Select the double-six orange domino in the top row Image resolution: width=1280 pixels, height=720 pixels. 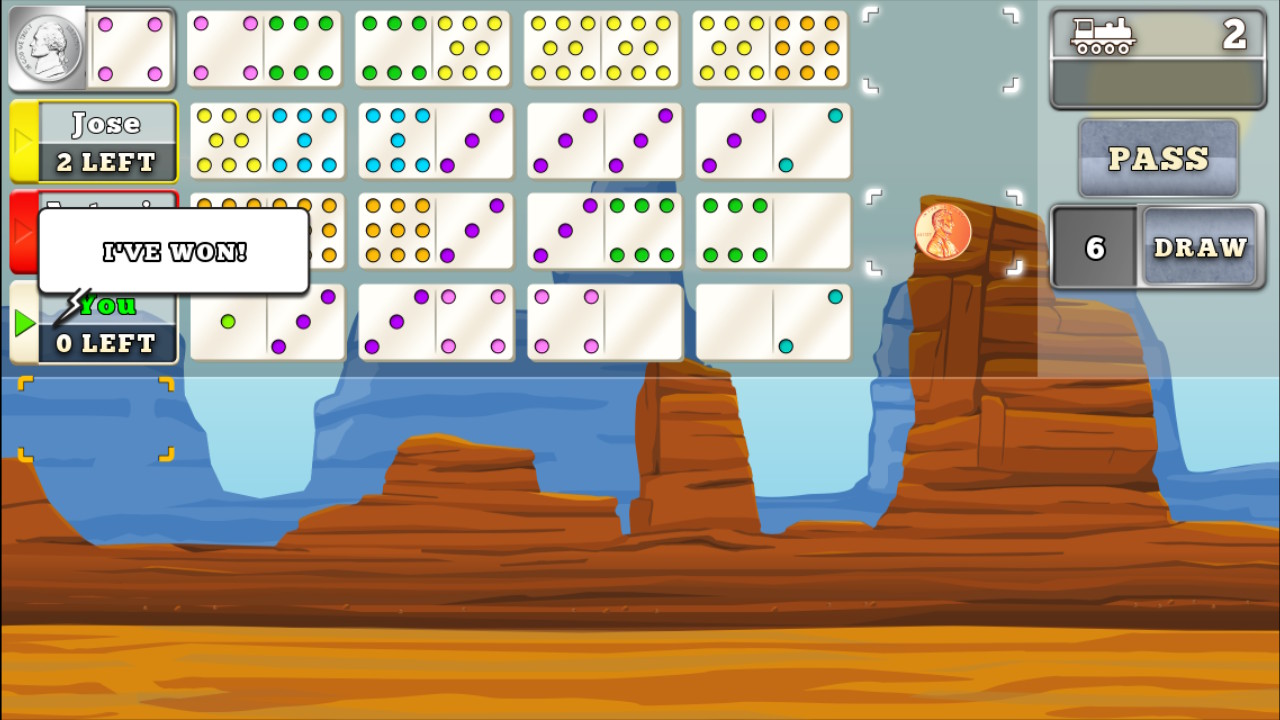(773, 48)
